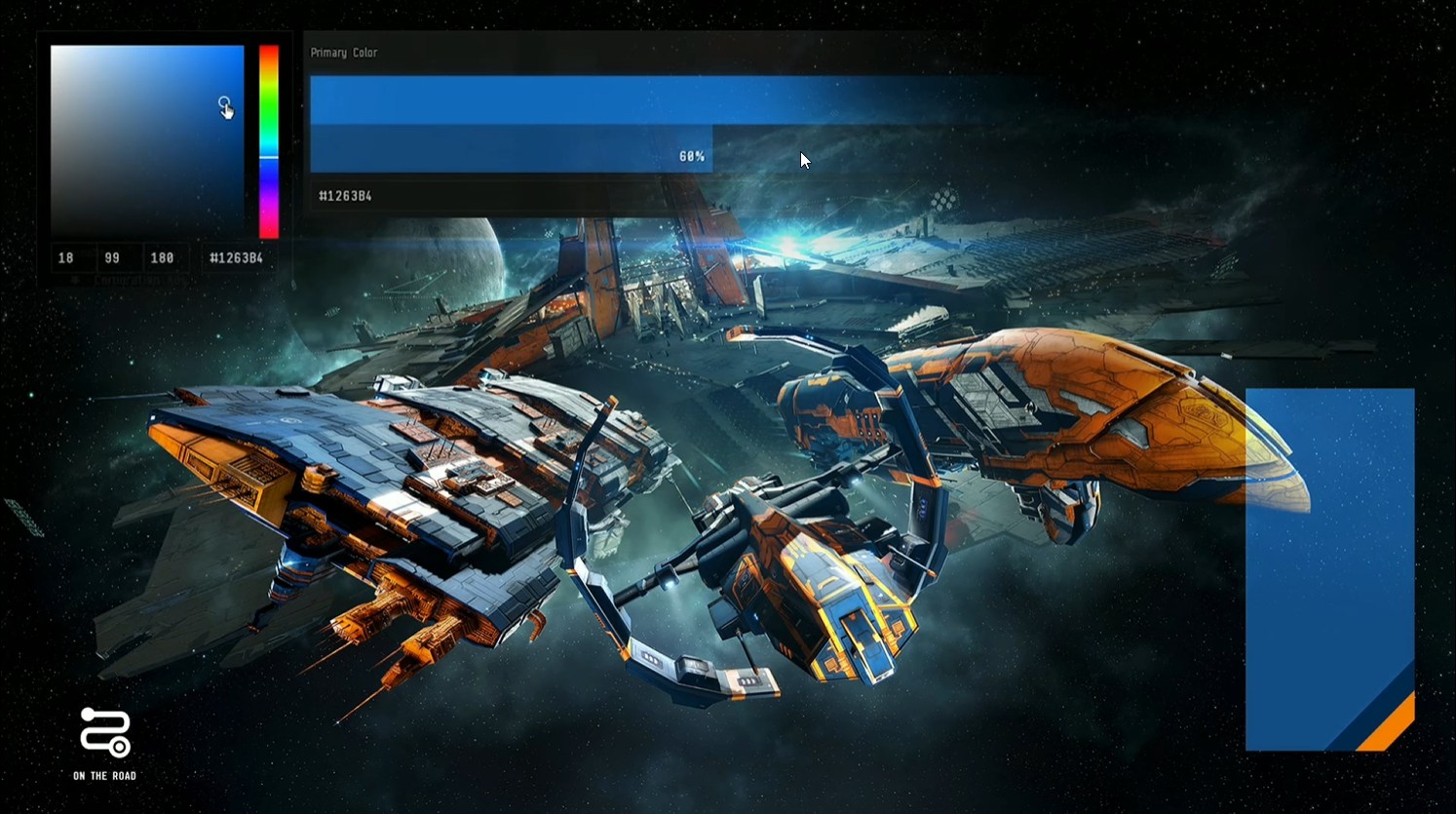1456x814 pixels.
Task: Click the #1263B4 hex field in the picker
Action: [234, 257]
